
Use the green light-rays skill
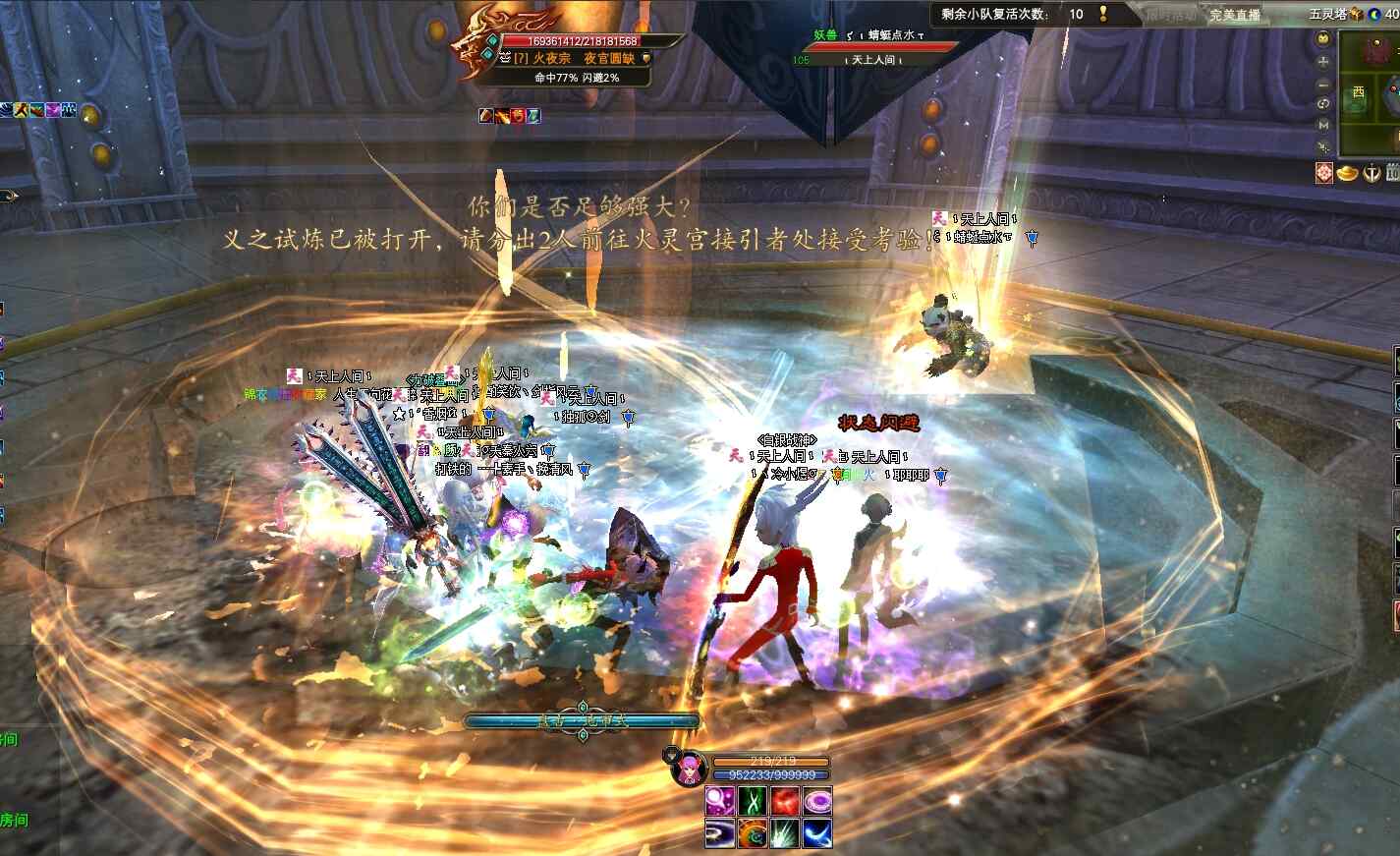click(x=785, y=833)
